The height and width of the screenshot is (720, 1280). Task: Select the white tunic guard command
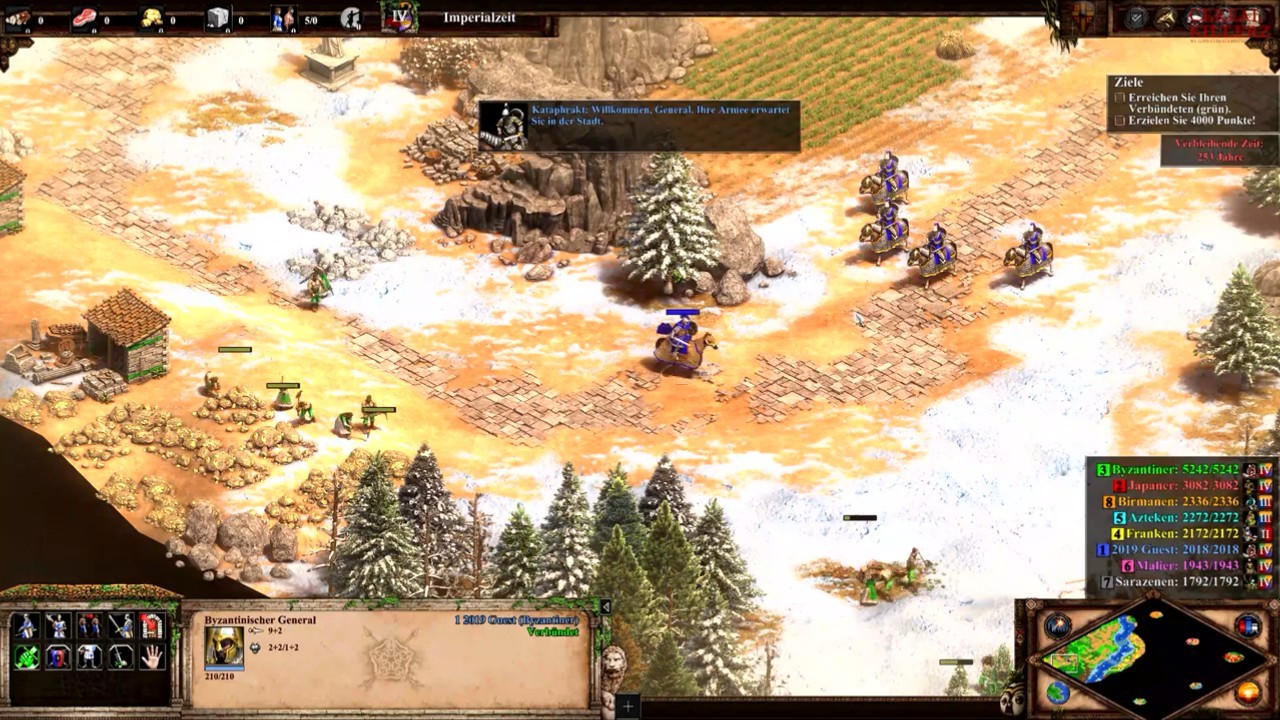90,657
